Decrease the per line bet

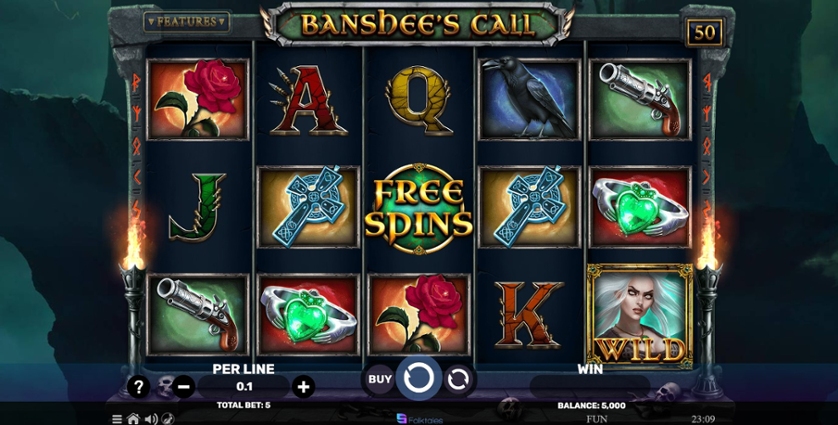pos(184,386)
